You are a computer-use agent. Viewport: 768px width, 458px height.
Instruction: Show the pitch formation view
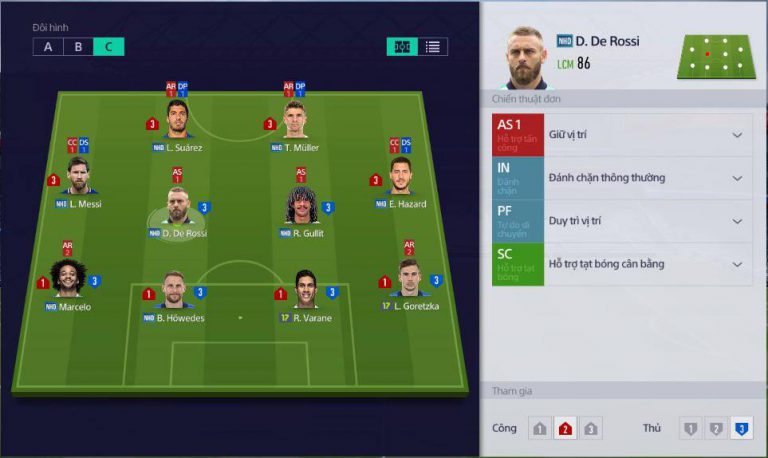402,46
